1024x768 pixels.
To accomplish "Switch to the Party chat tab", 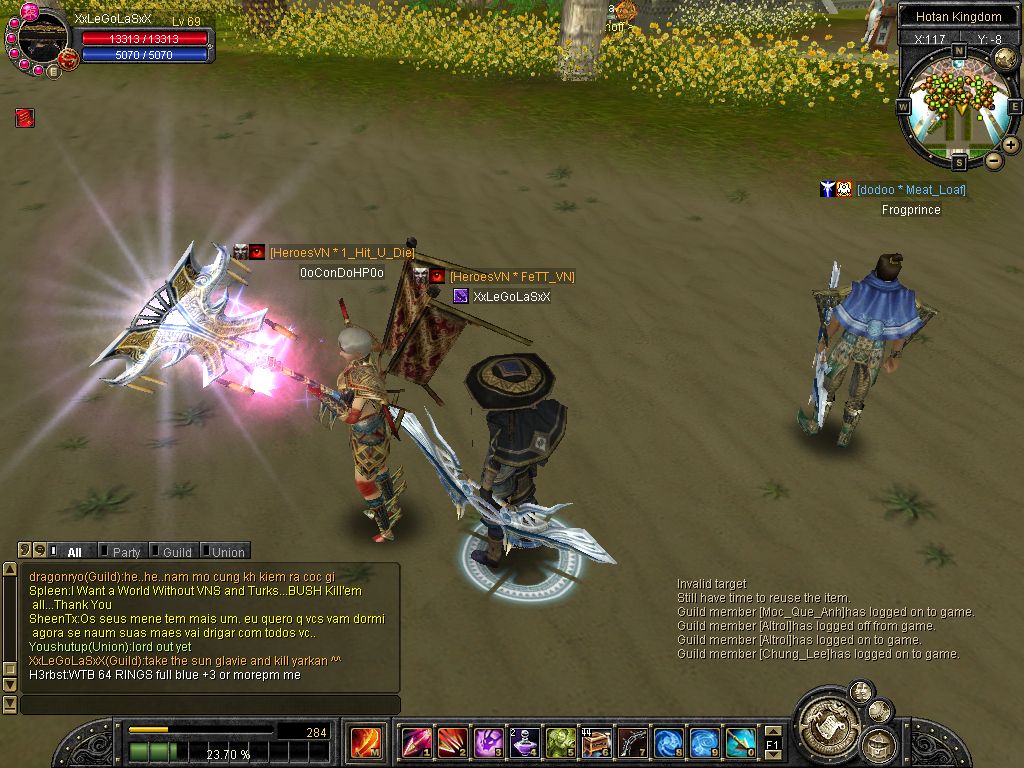I will tap(125, 551).
